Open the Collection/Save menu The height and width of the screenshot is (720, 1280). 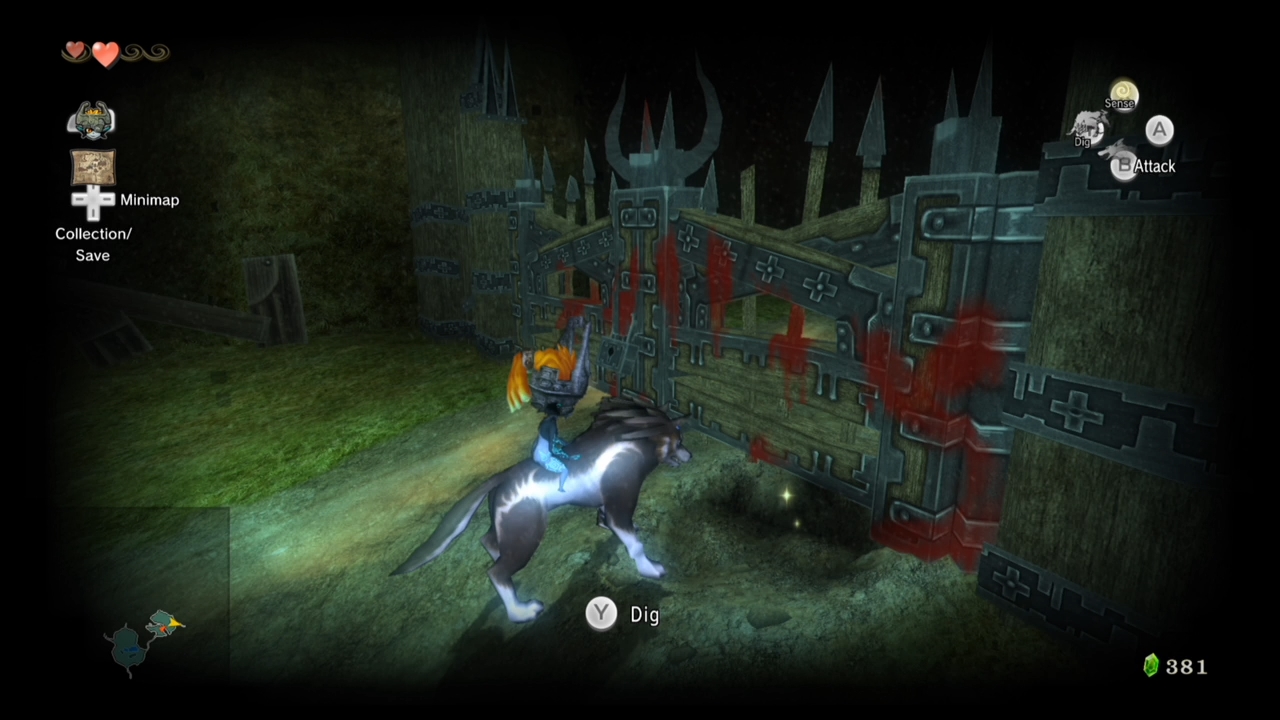point(92,244)
